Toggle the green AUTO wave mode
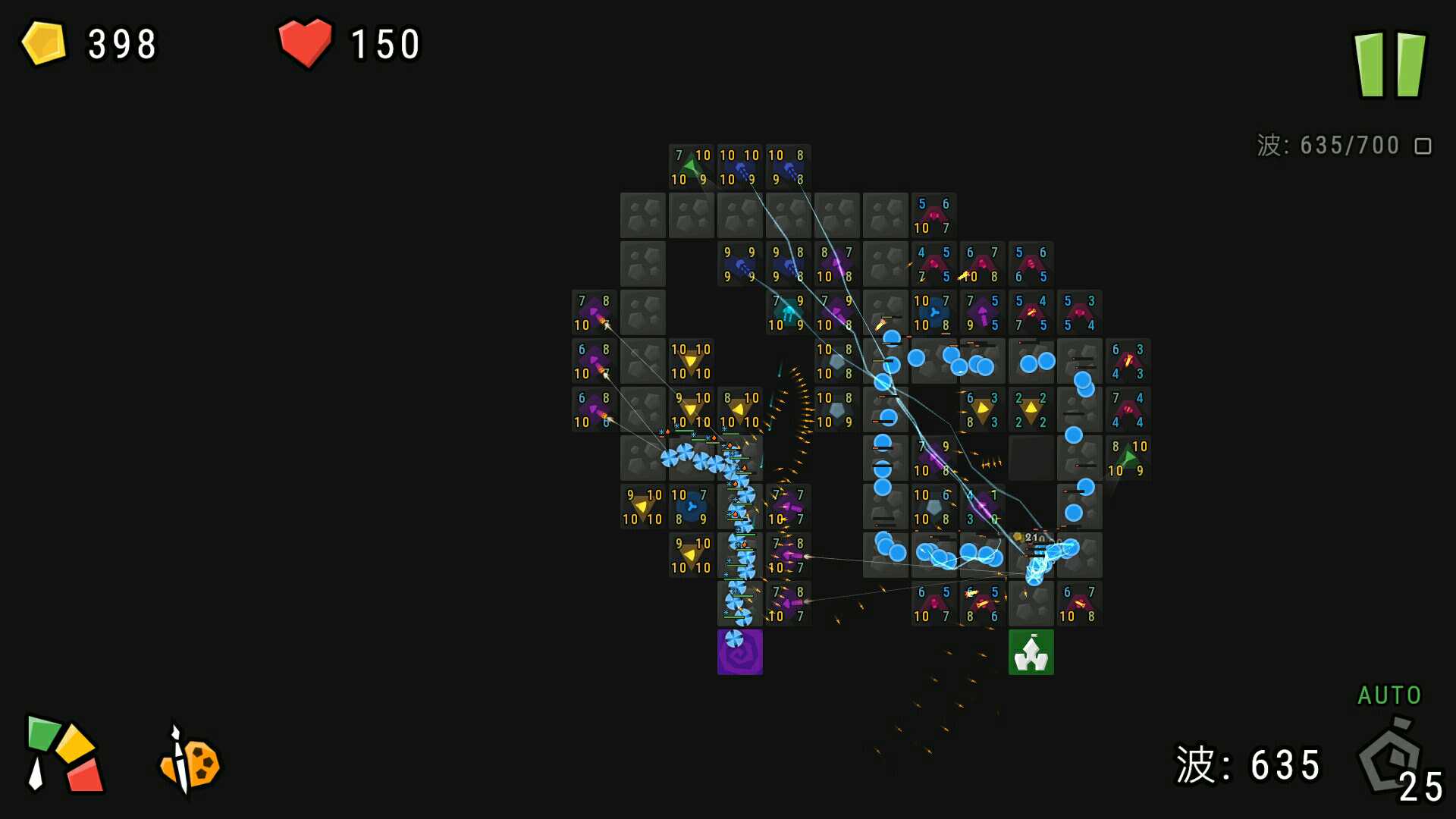 point(1389,695)
